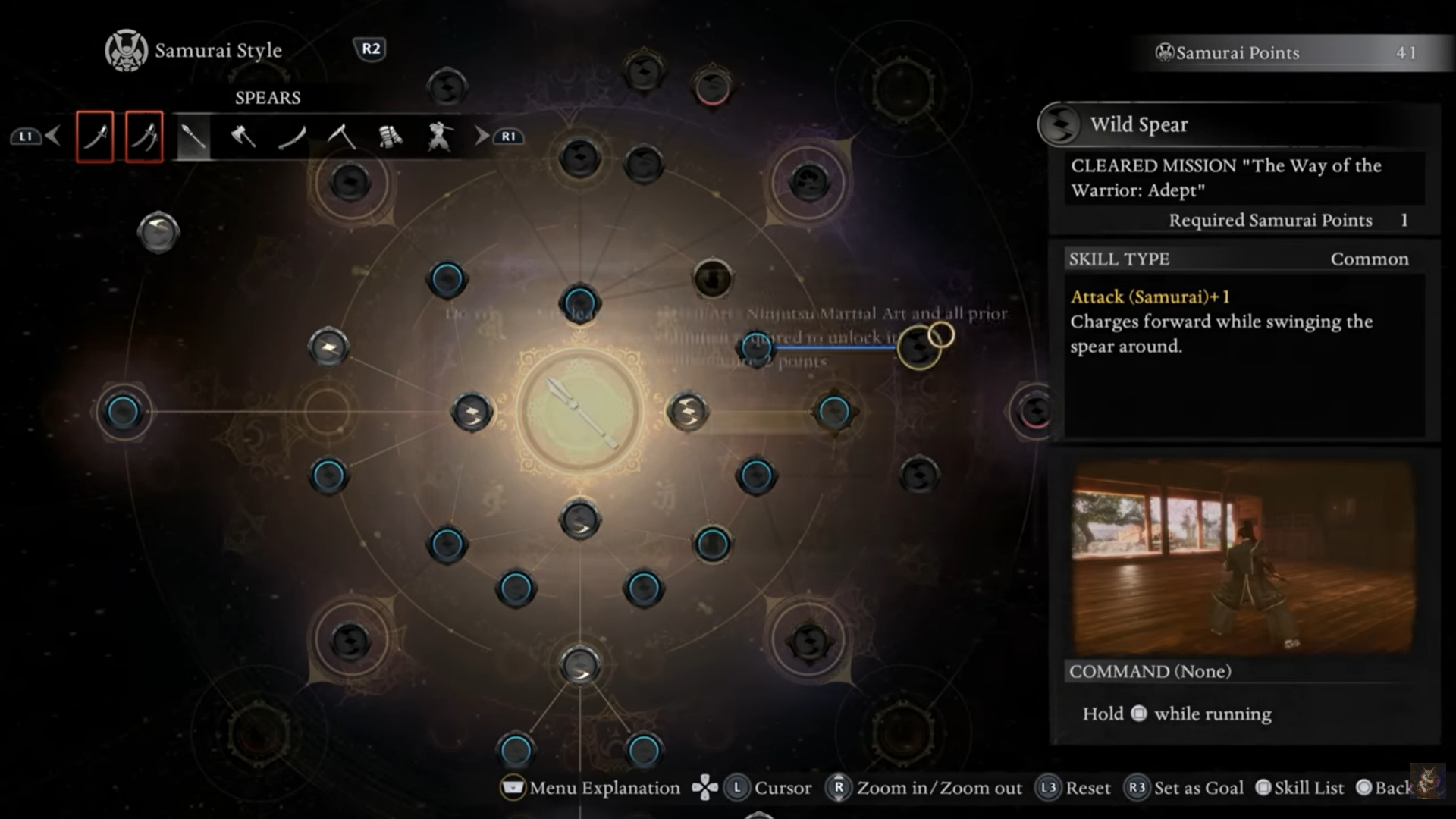Switch to the dual swords tab

point(144,136)
